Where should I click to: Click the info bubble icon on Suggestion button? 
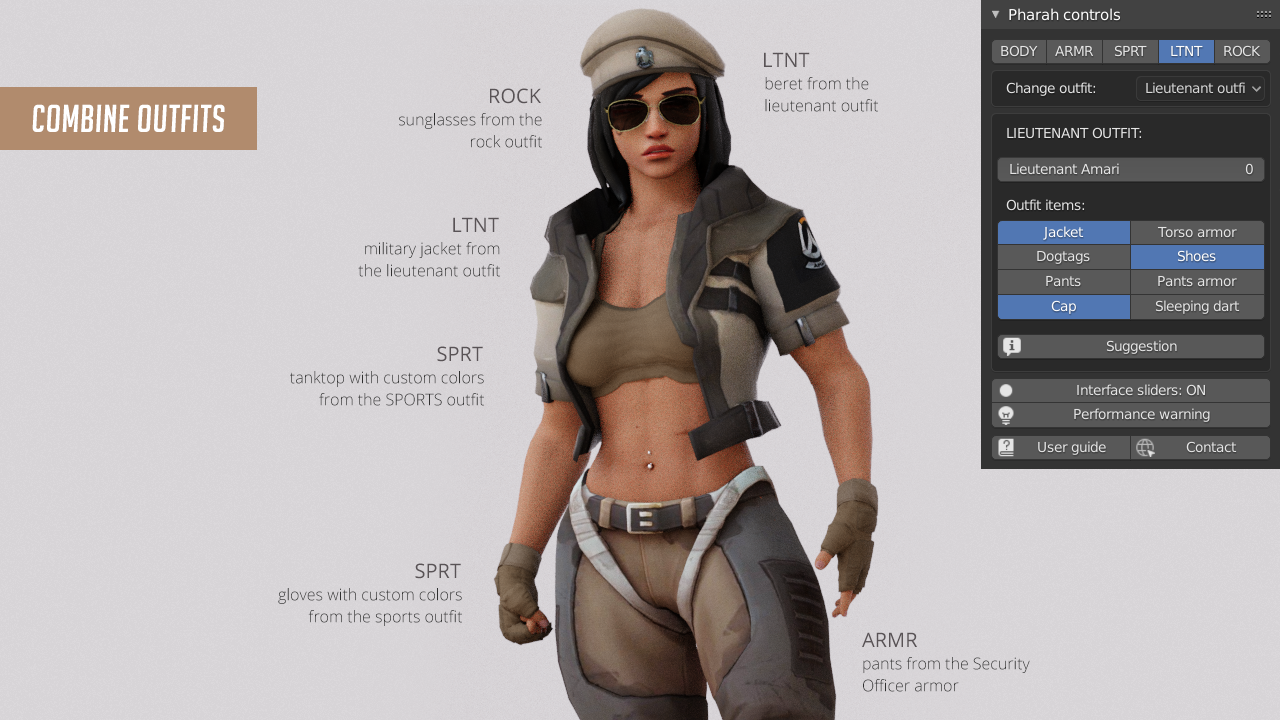point(1013,346)
